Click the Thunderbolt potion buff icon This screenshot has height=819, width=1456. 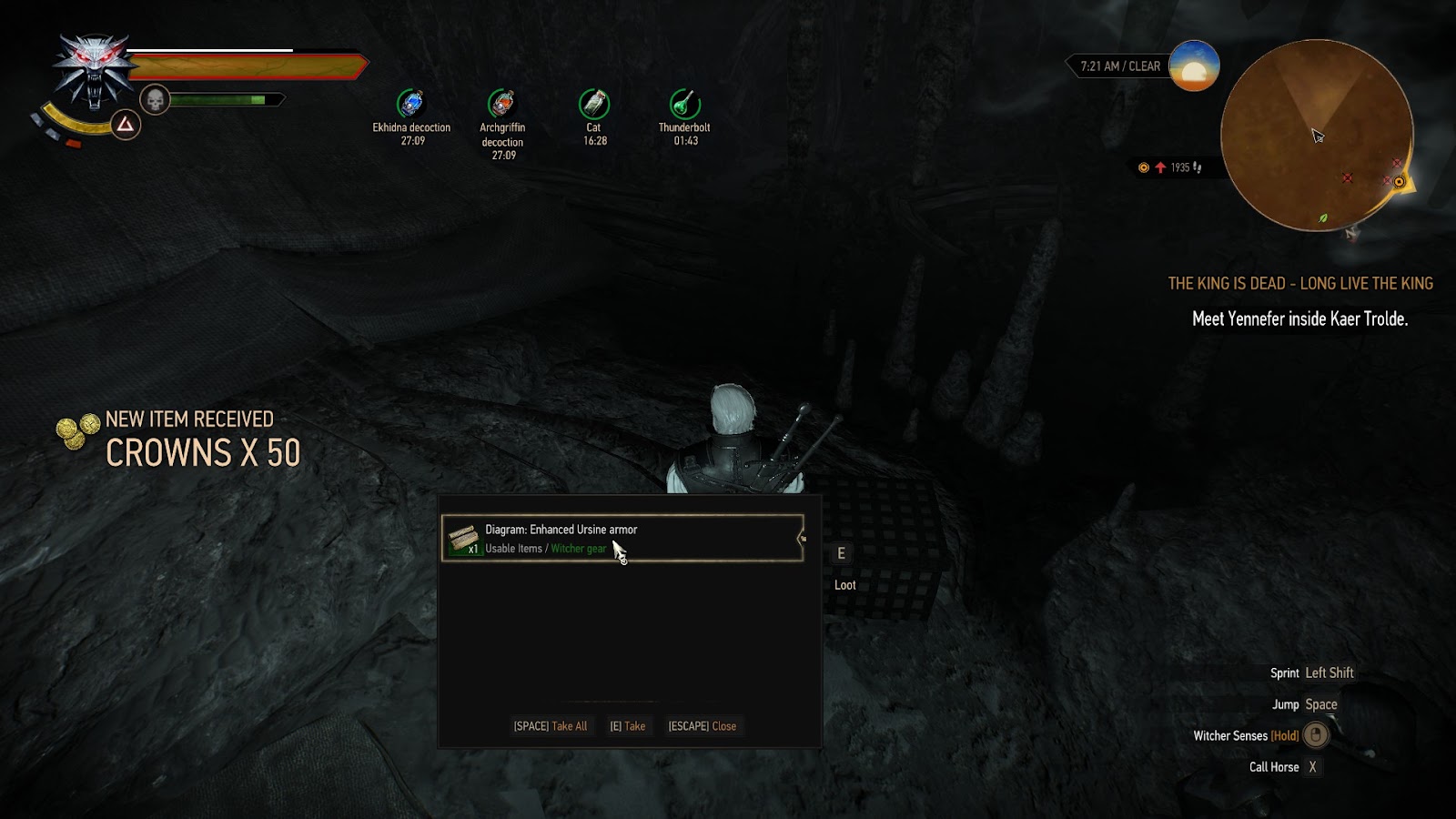tap(684, 105)
